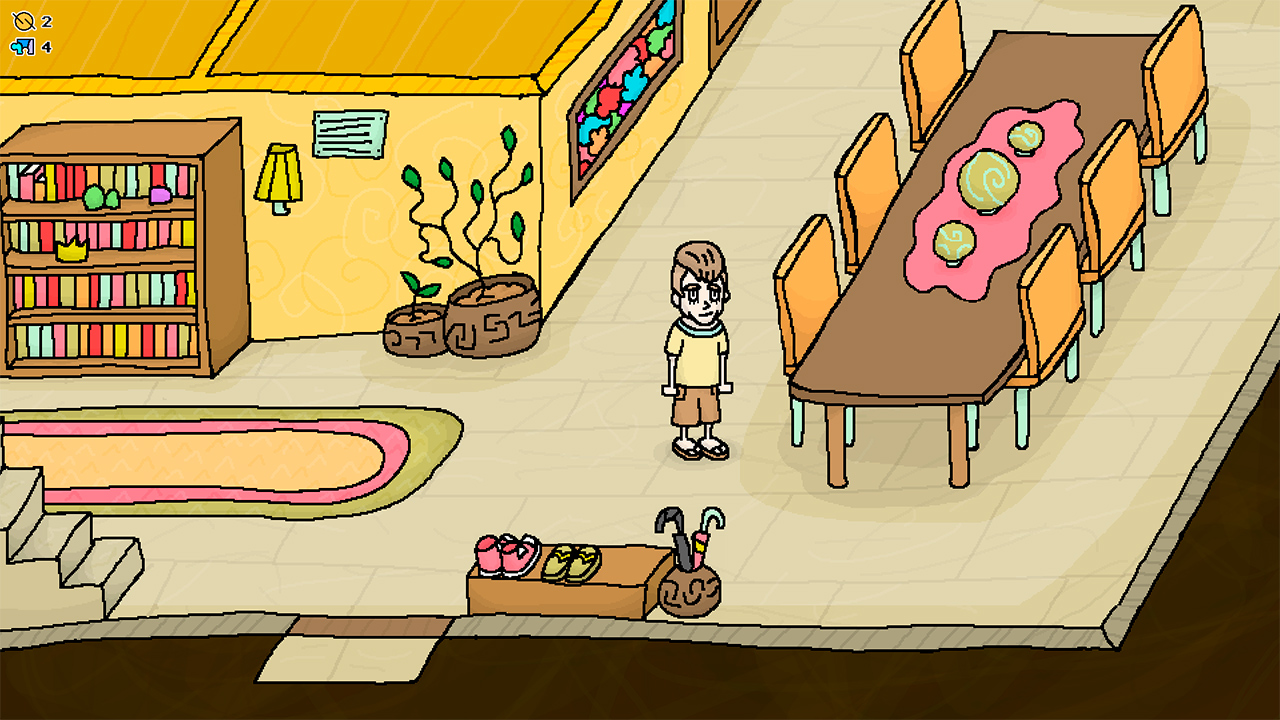The width and height of the screenshot is (1280, 720).
Task: Click the coin counter icon
Action: pyautogui.click(x=23, y=19)
